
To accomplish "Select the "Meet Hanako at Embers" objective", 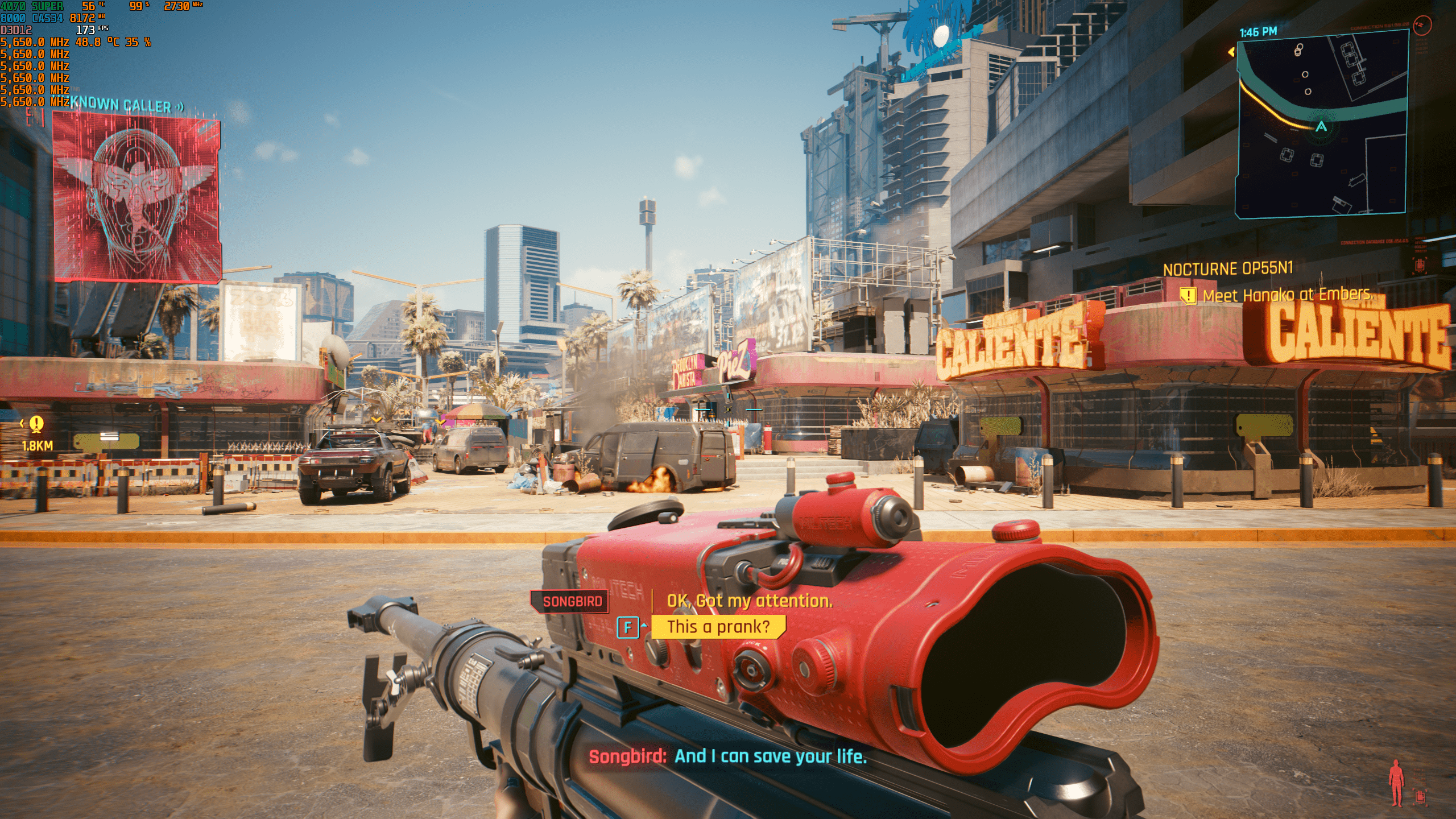I will tap(1287, 295).
